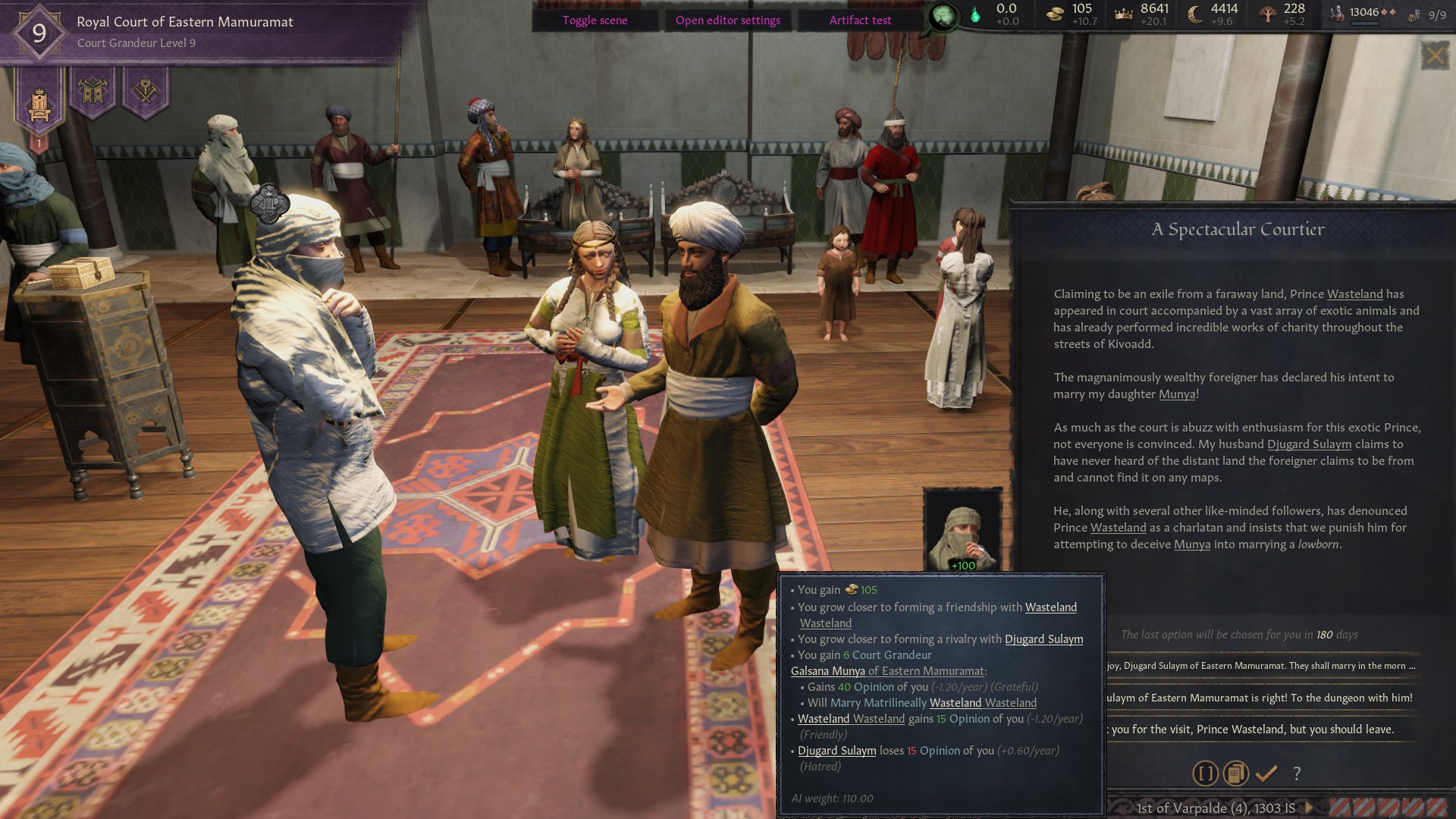Click the orange checkmark icon
Image resolution: width=1456 pixels, height=819 pixels.
tap(1266, 773)
